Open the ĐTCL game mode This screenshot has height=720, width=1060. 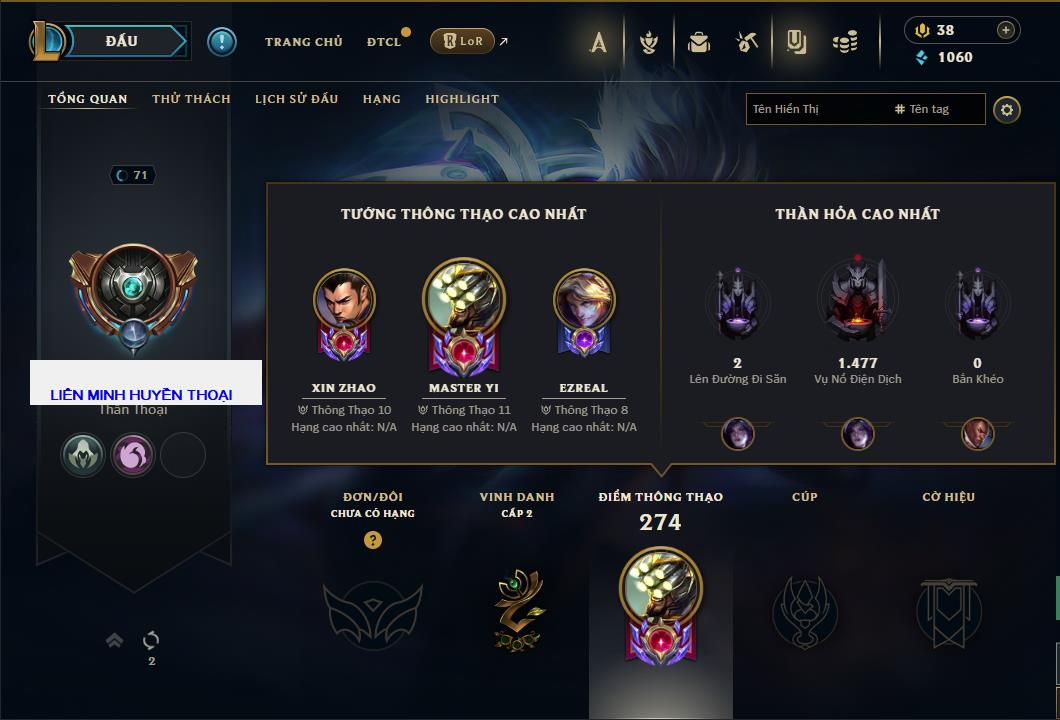pyautogui.click(x=384, y=42)
